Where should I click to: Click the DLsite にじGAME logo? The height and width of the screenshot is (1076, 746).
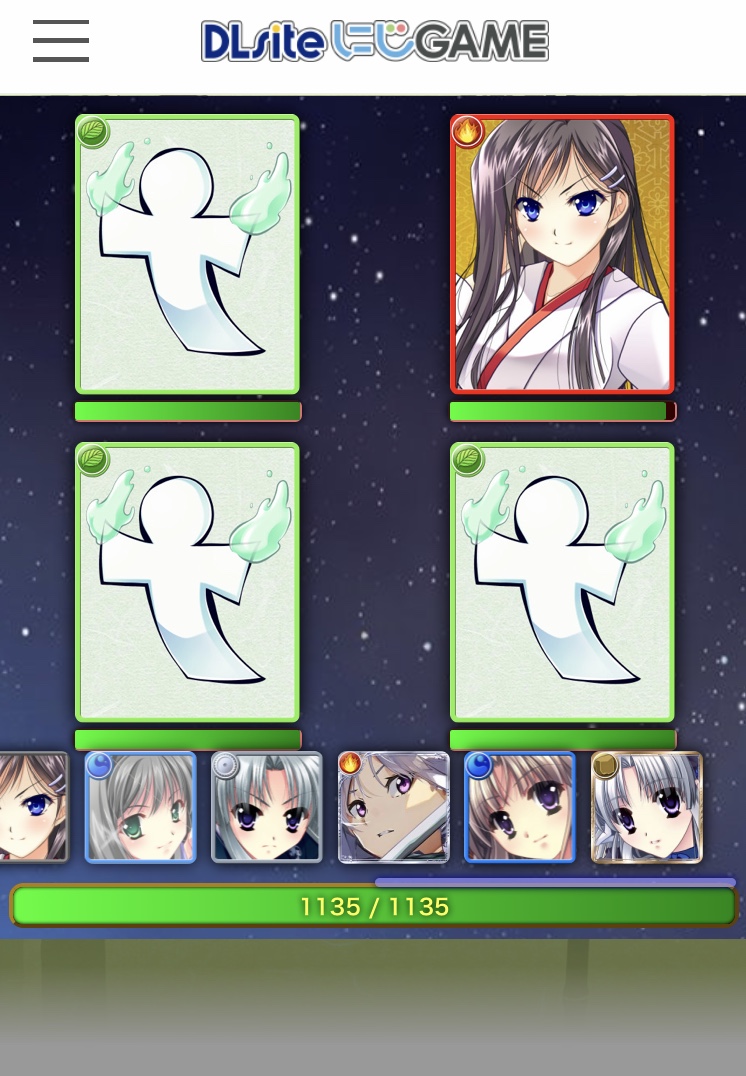pos(375,41)
